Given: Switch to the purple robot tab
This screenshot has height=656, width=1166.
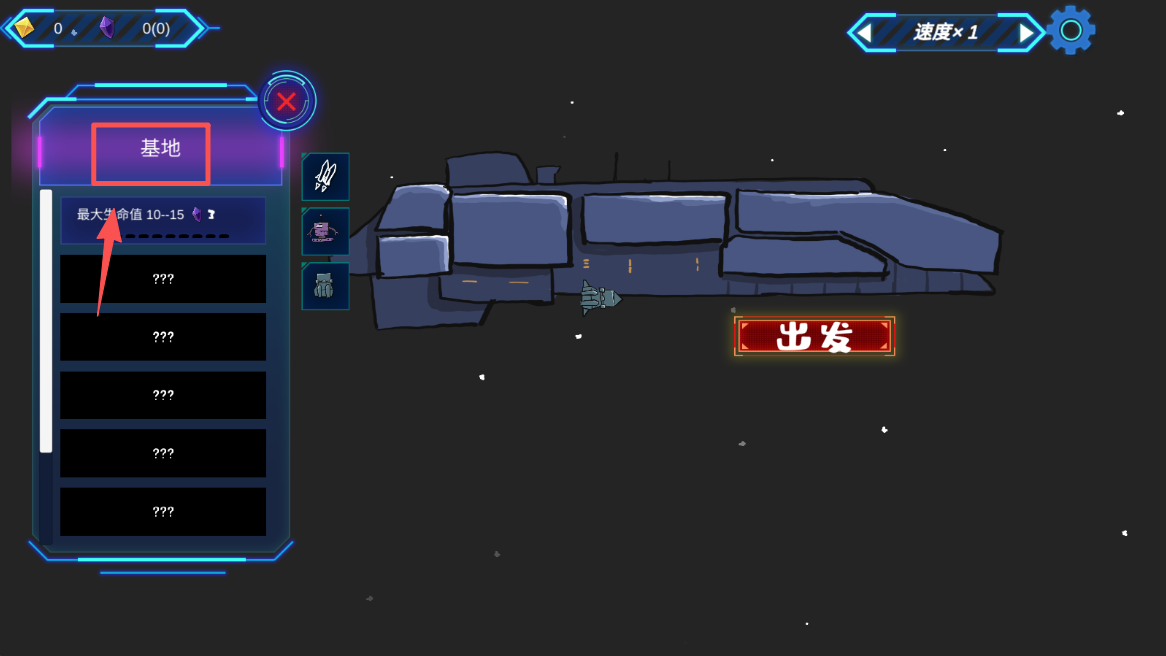Looking at the screenshot, I should click(x=325, y=231).
